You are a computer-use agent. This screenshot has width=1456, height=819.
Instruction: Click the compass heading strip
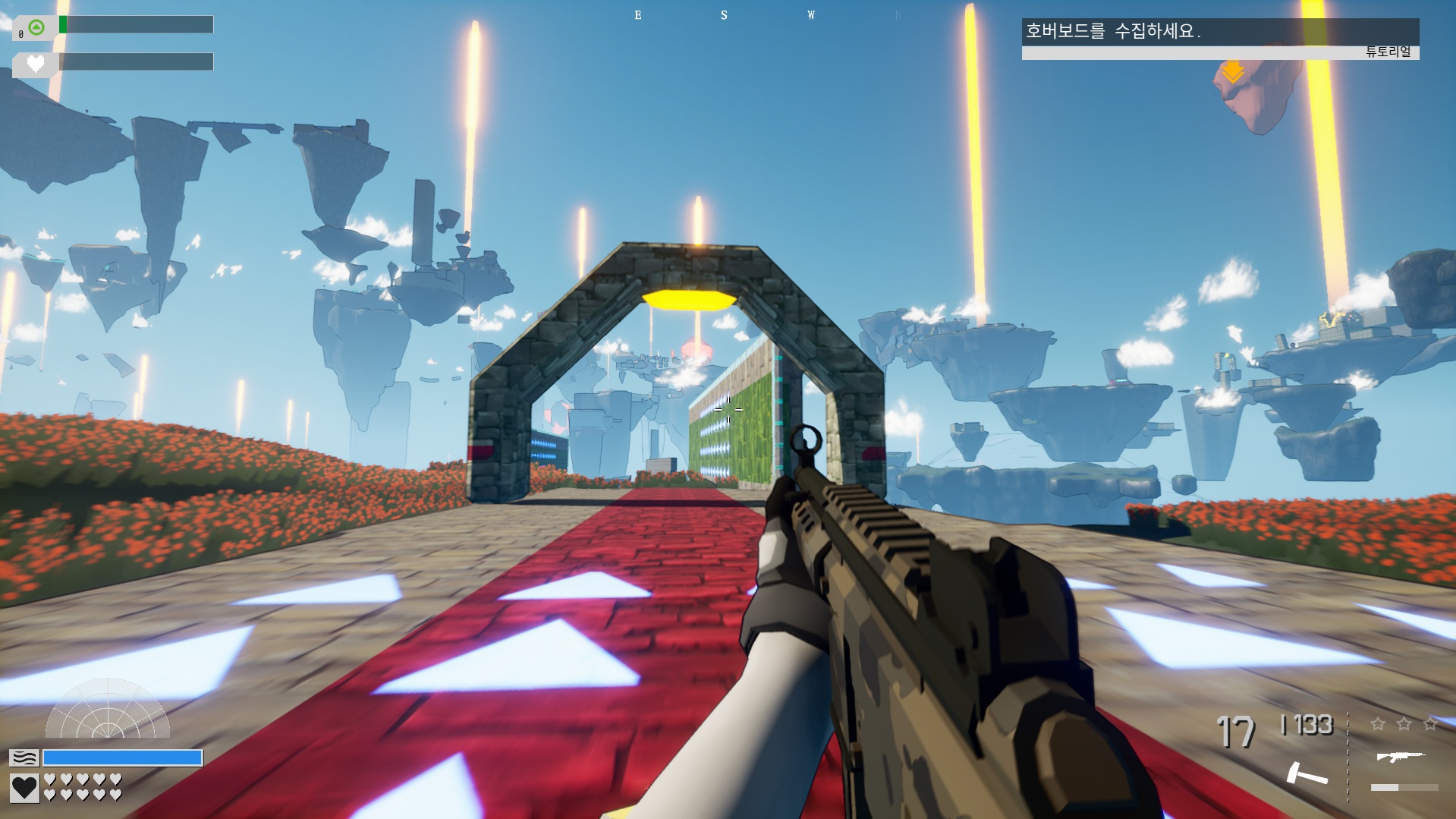pyautogui.click(x=766, y=15)
